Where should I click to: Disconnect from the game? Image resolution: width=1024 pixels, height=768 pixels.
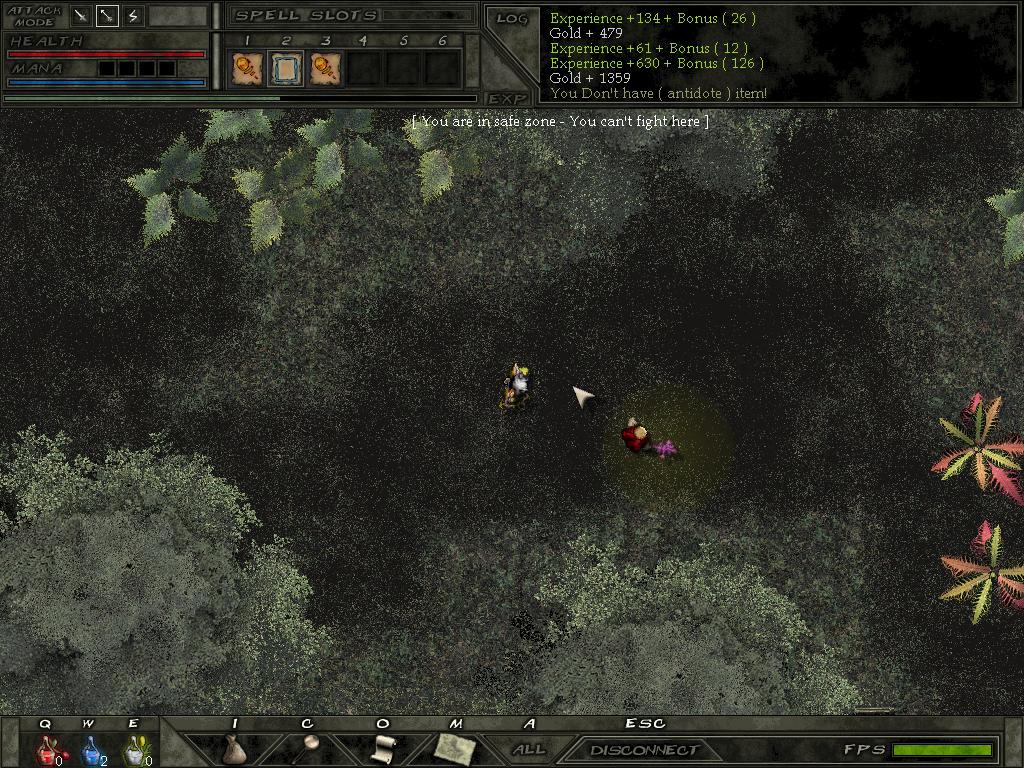(643, 749)
